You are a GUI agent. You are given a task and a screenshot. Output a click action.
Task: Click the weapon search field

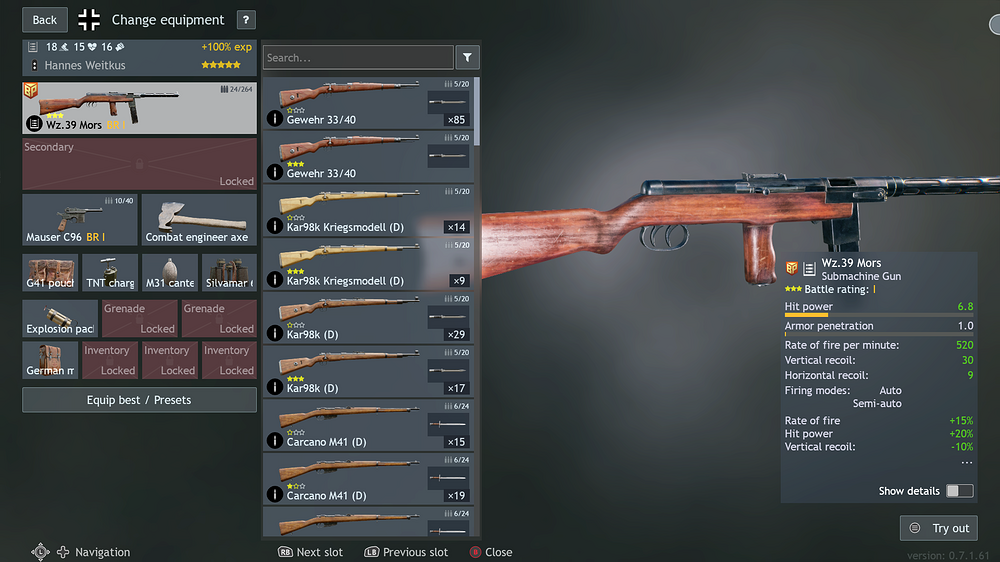tap(358, 58)
